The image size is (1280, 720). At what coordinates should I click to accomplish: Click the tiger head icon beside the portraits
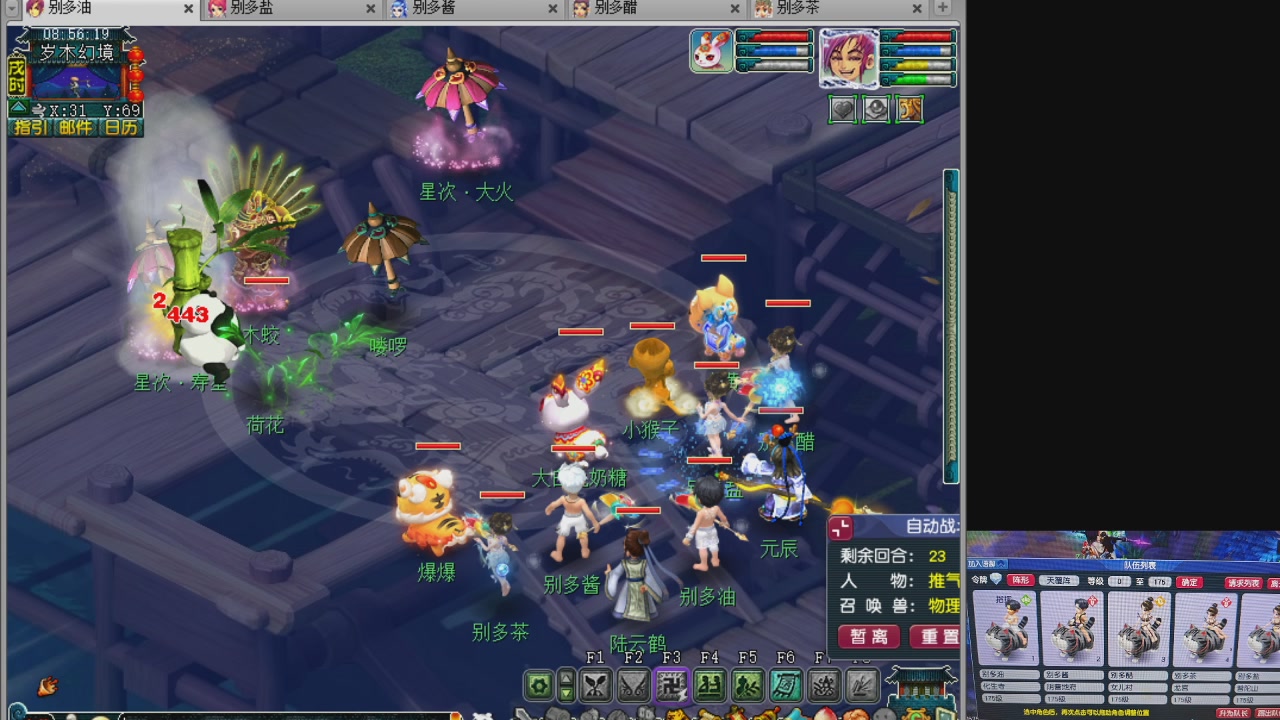910,109
